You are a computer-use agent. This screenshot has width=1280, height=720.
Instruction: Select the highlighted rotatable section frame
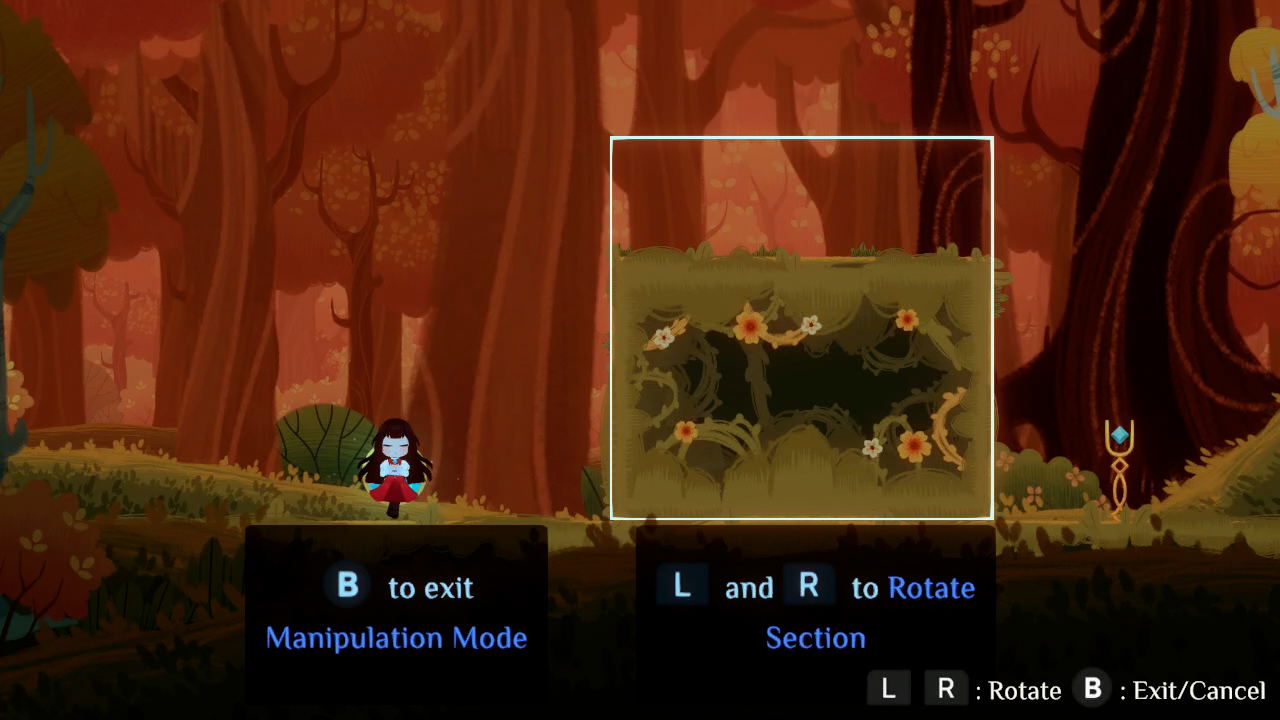click(x=801, y=327)
